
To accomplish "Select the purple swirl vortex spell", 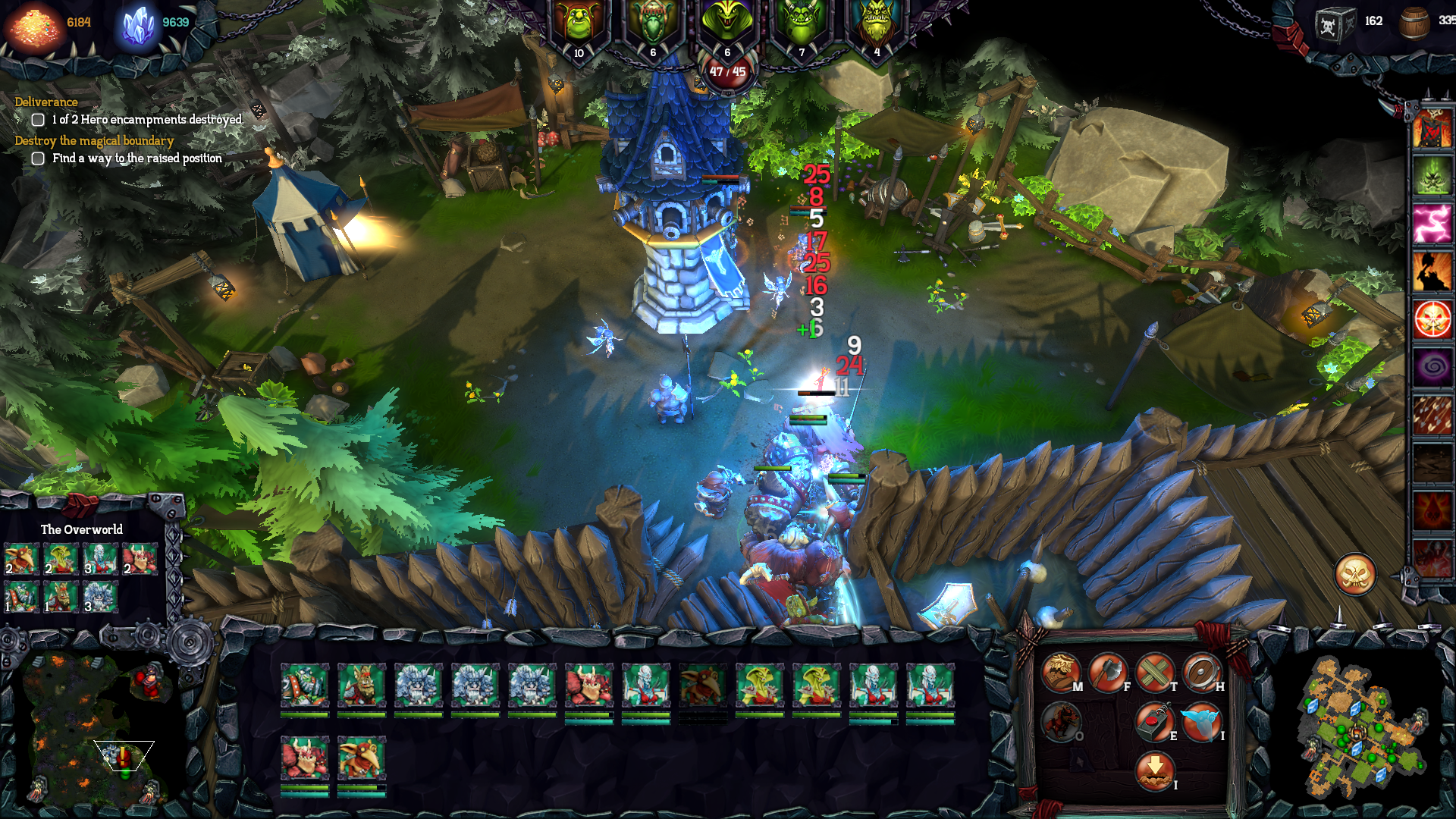I will (x=1432, y=368).
